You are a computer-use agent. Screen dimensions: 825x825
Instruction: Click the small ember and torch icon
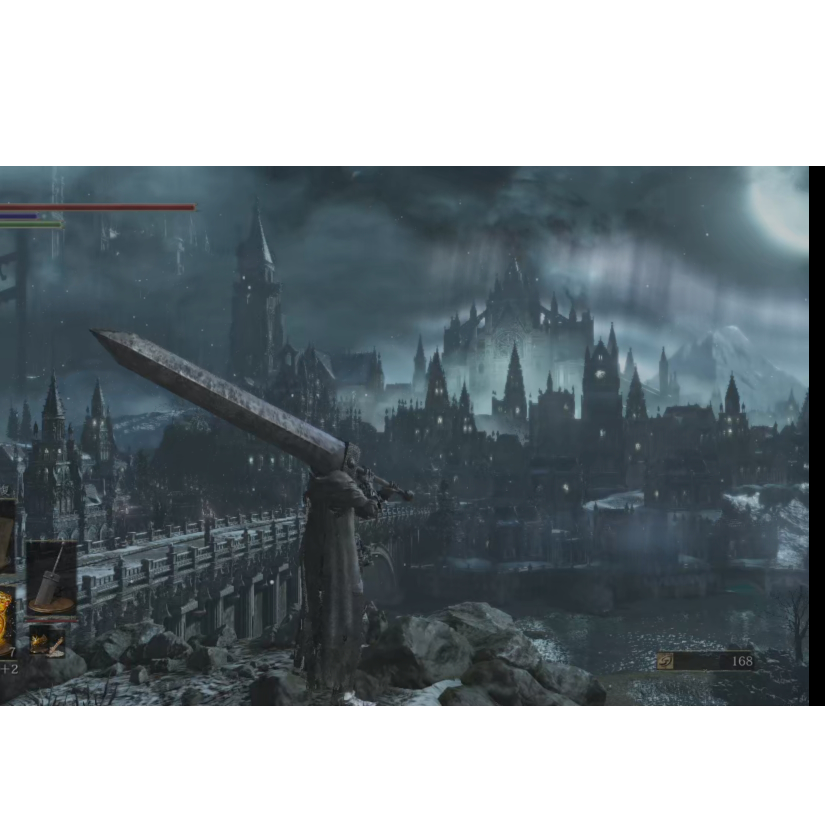tap(46, 640)
